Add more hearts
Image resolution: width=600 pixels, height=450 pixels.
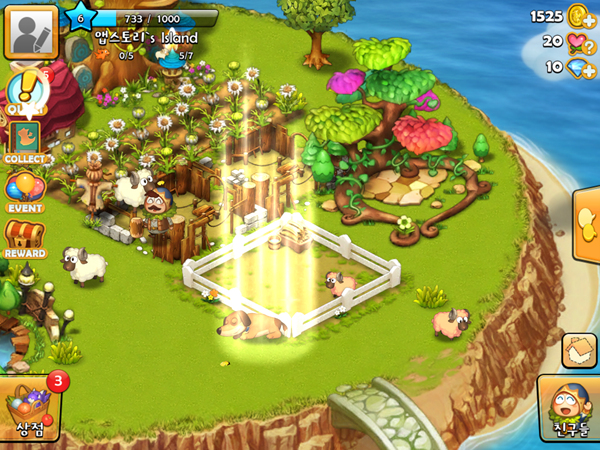(x=577, y=42)
